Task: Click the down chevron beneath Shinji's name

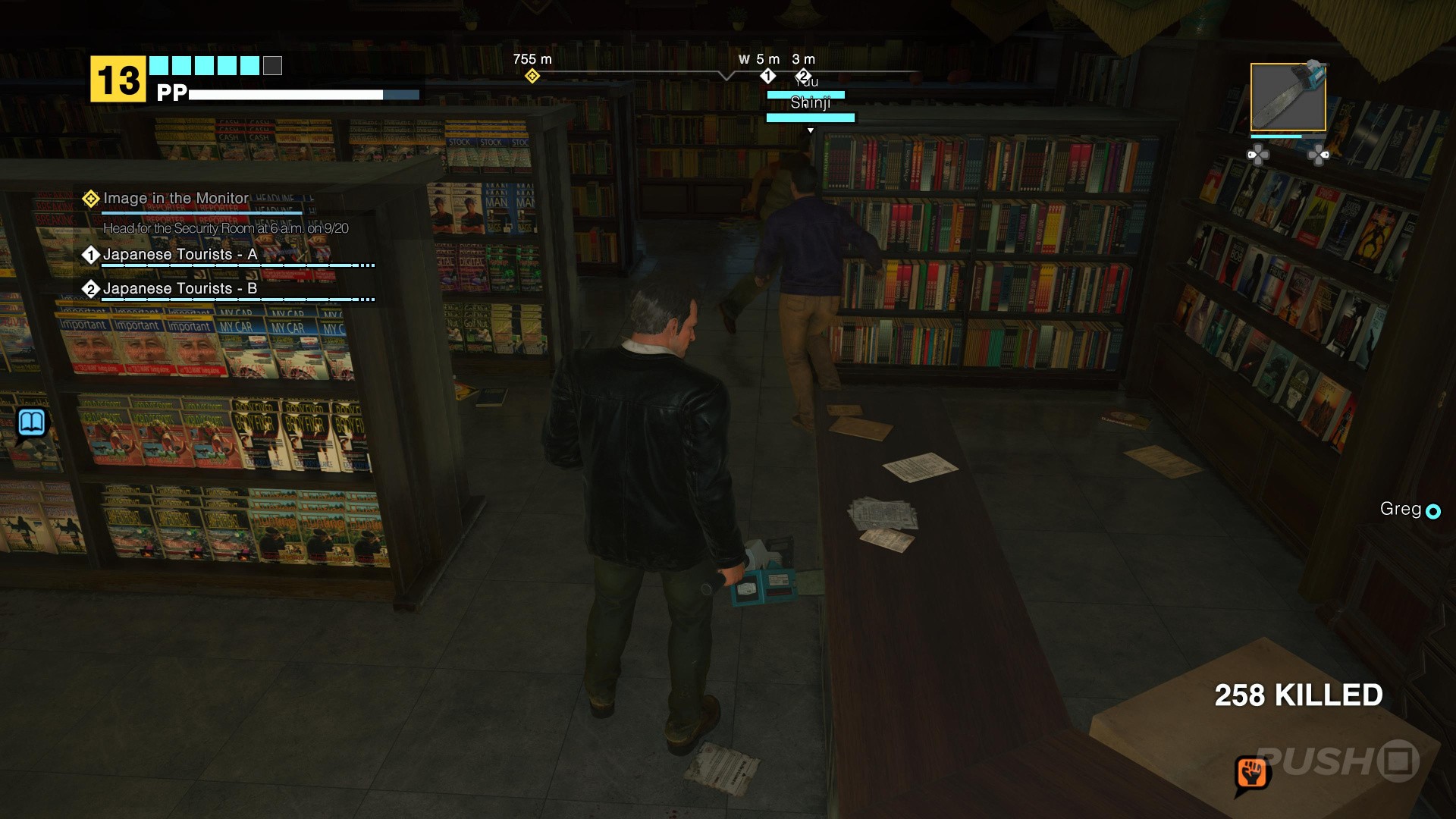Action: point(810,130)
